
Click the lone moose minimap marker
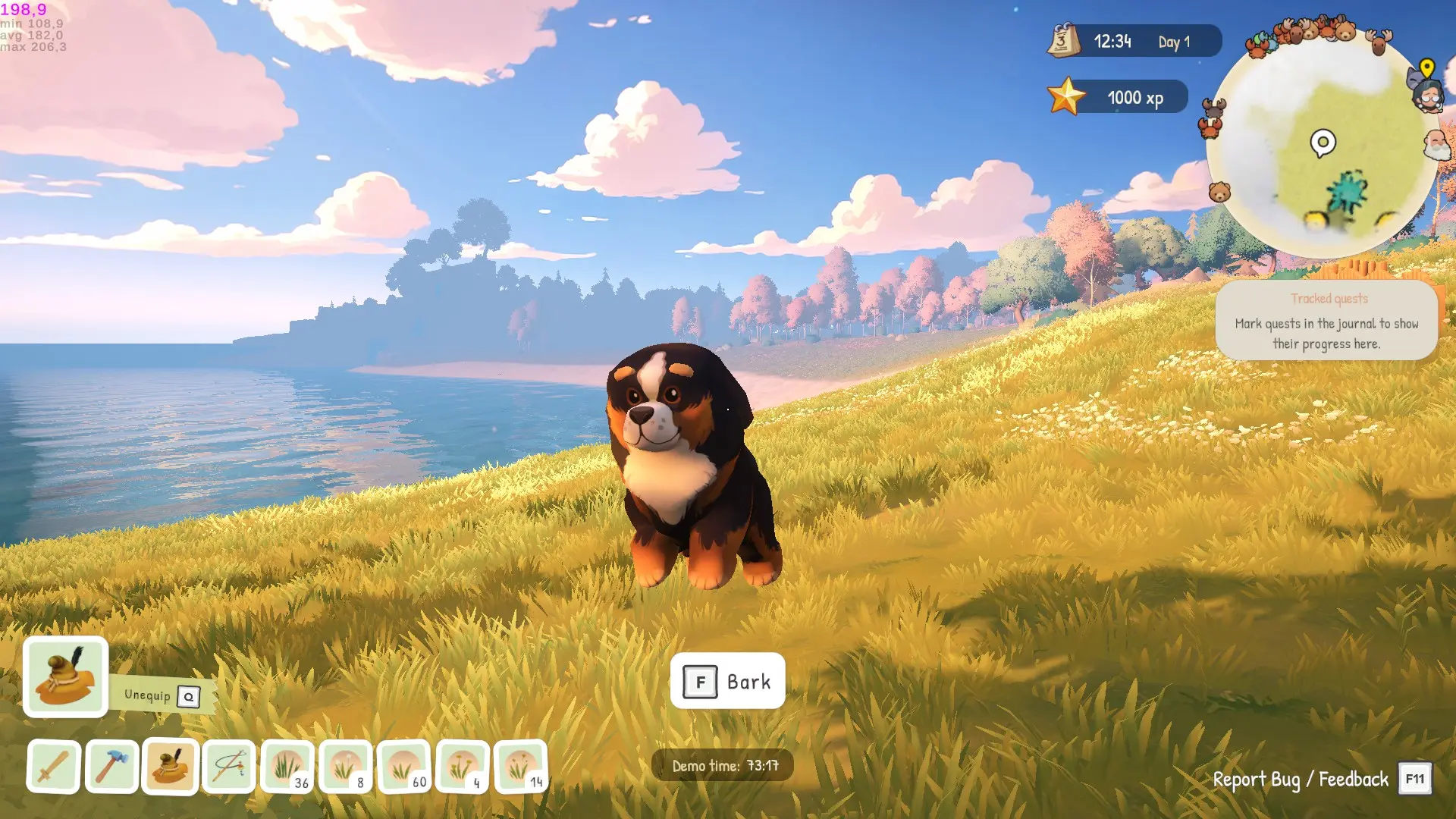click(1379, 41)
